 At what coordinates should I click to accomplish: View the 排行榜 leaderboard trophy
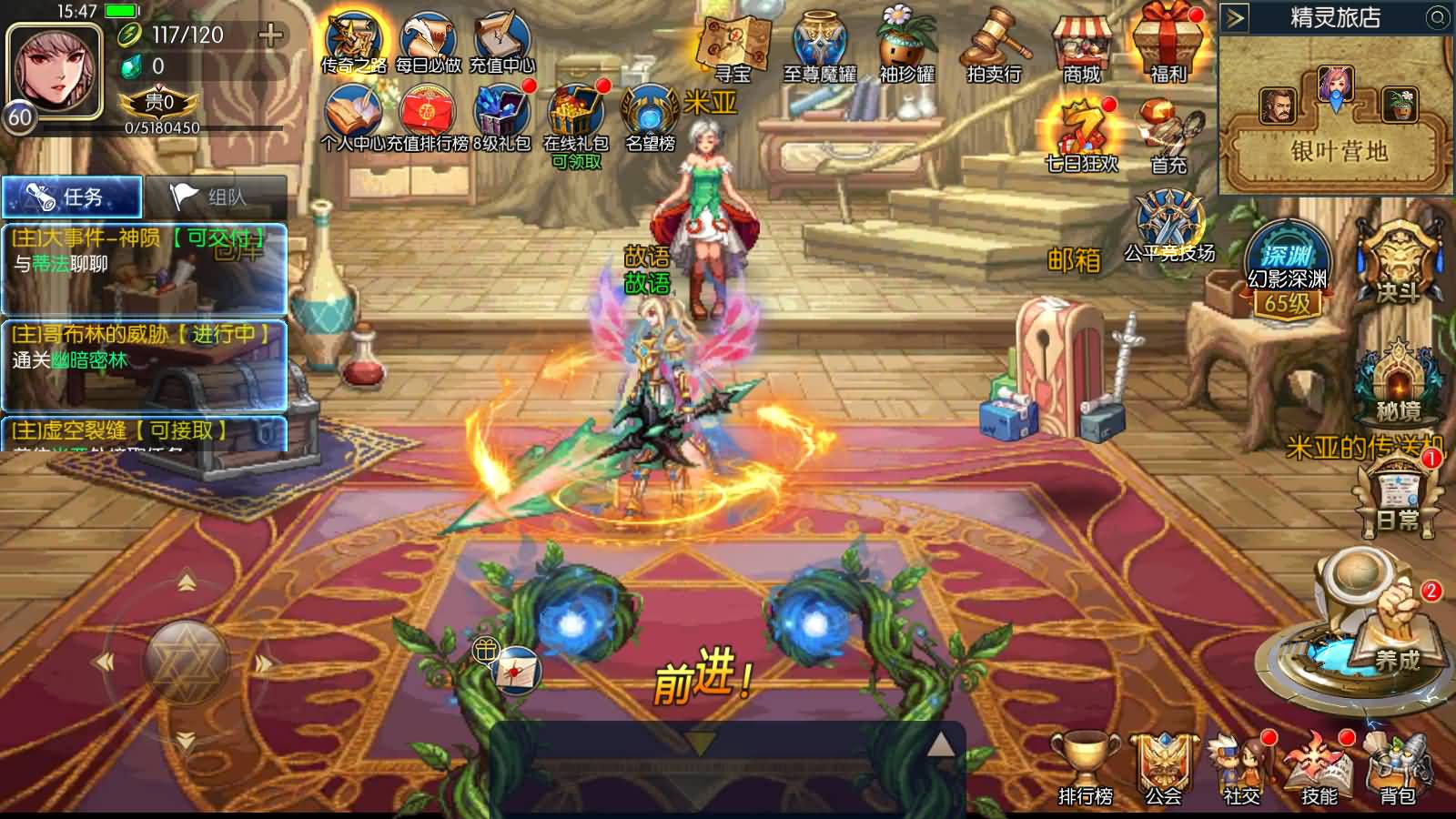coord(1086,769)
